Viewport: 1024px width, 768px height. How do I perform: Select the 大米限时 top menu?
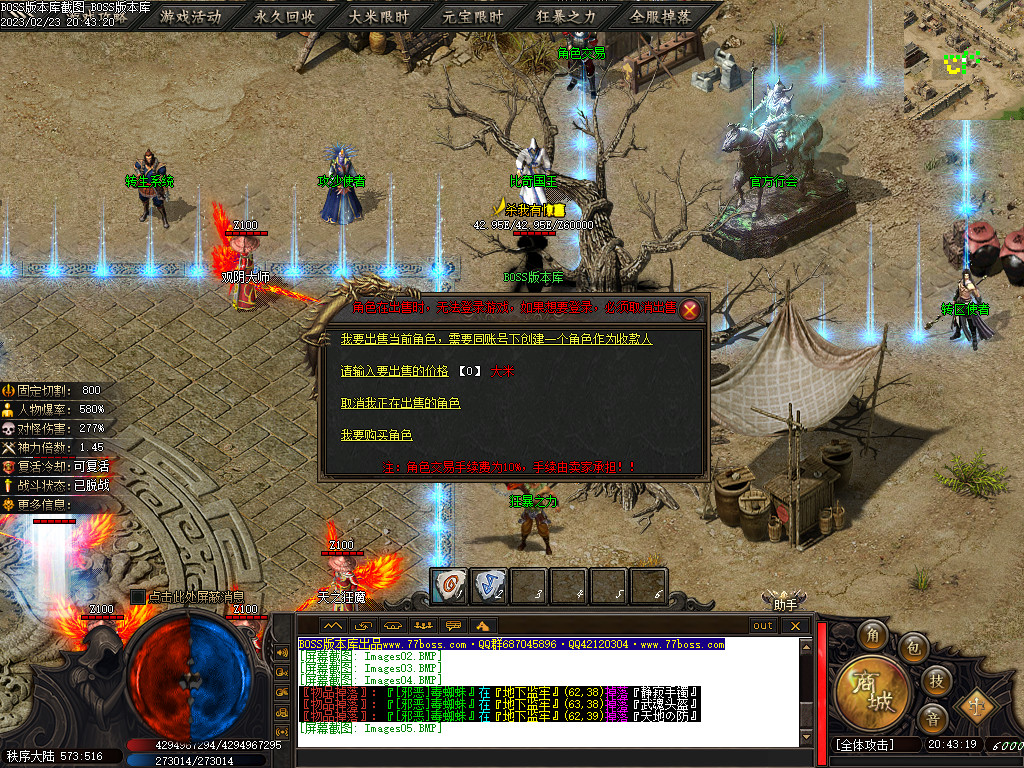379,16
